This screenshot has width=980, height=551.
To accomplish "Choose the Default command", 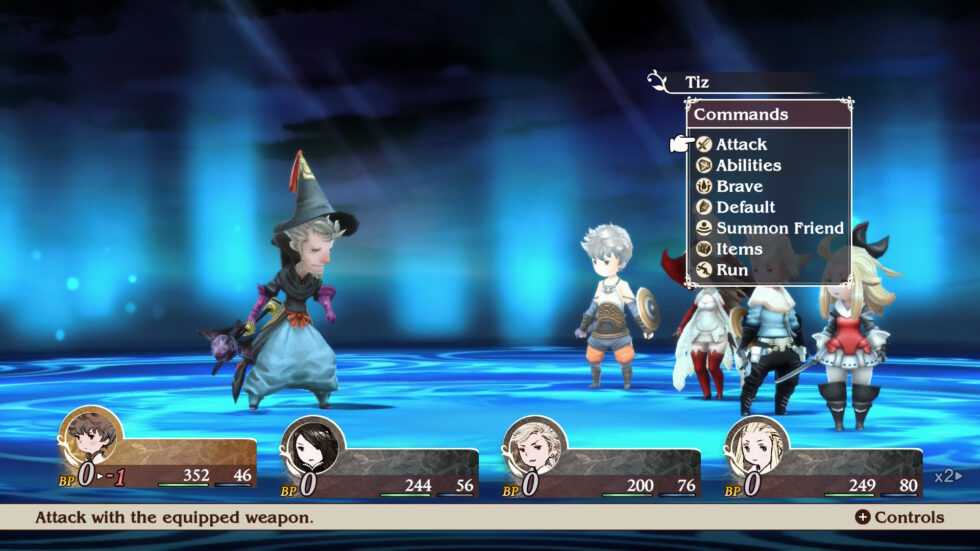I will (x=745, y=207).
